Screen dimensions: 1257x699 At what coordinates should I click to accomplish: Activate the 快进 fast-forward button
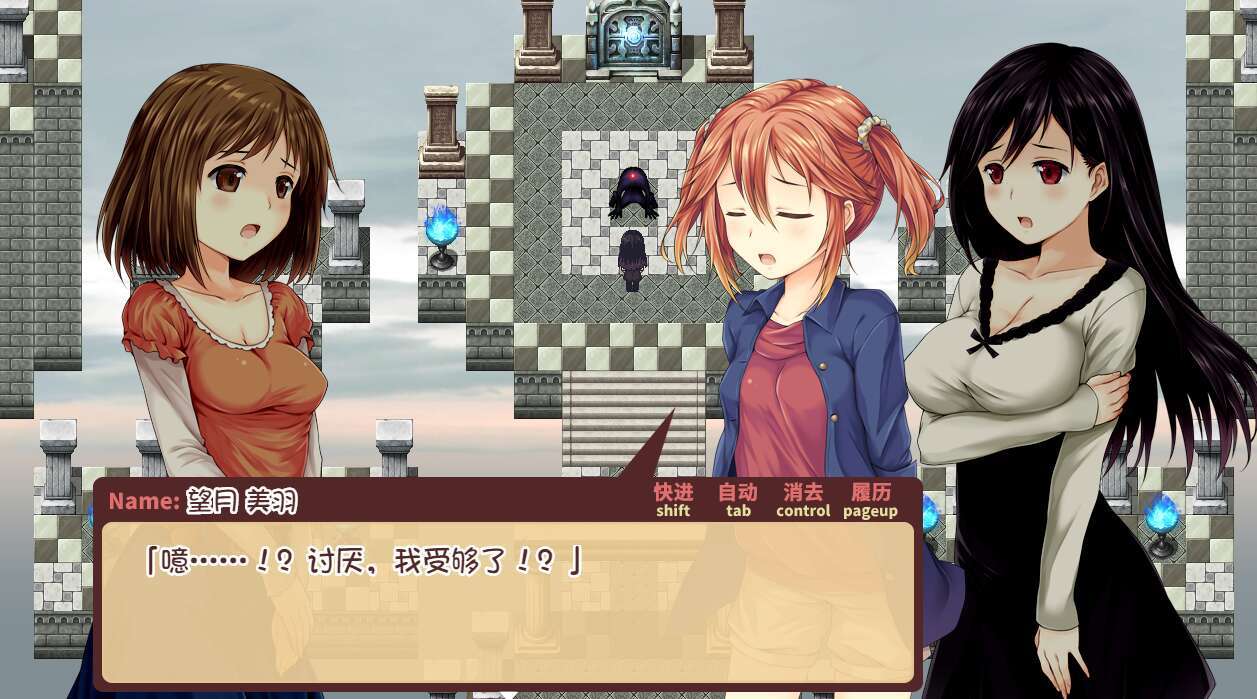(x=673, y=499)
